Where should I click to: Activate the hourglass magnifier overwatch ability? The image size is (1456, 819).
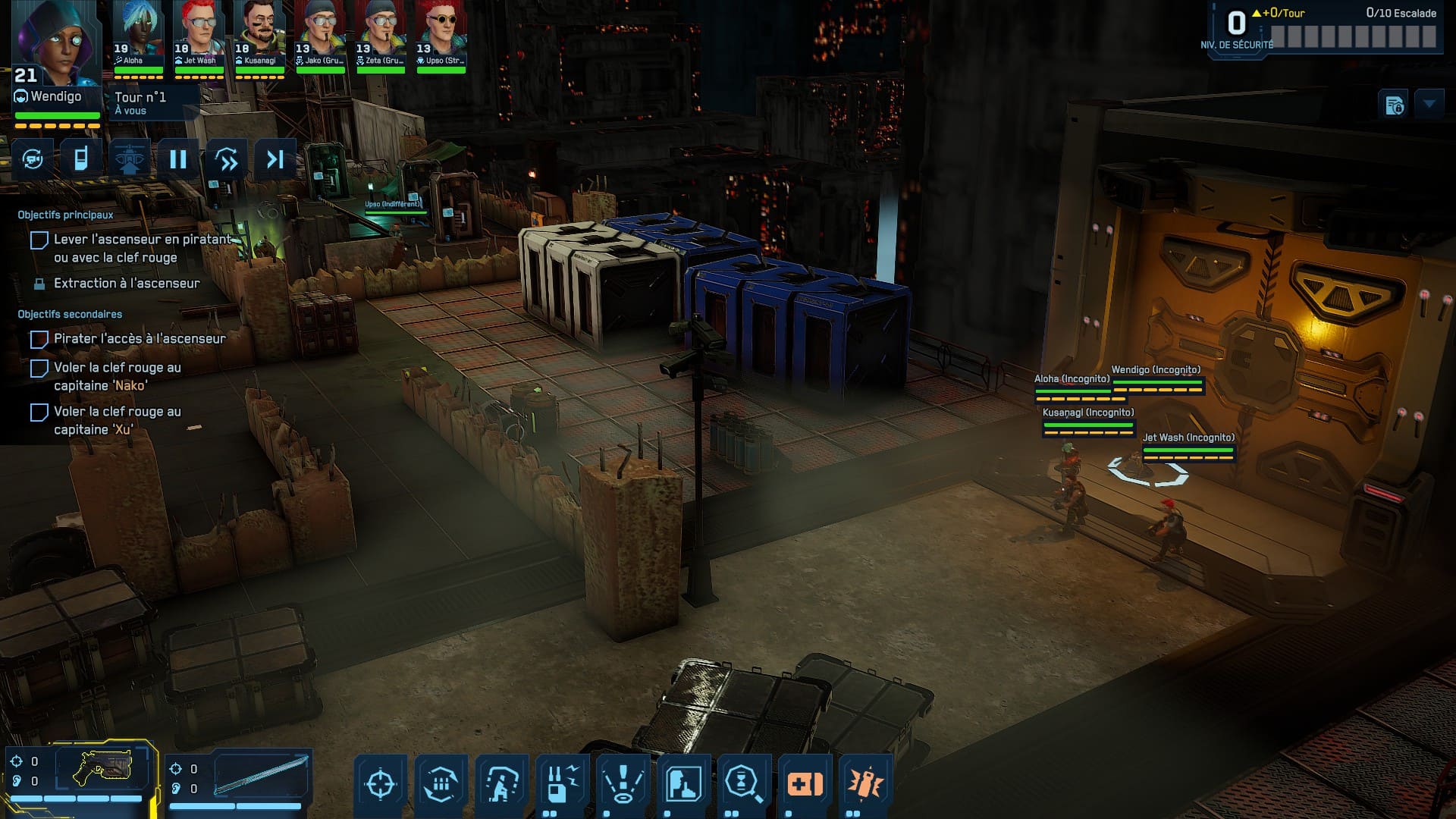tap(744, 784)
